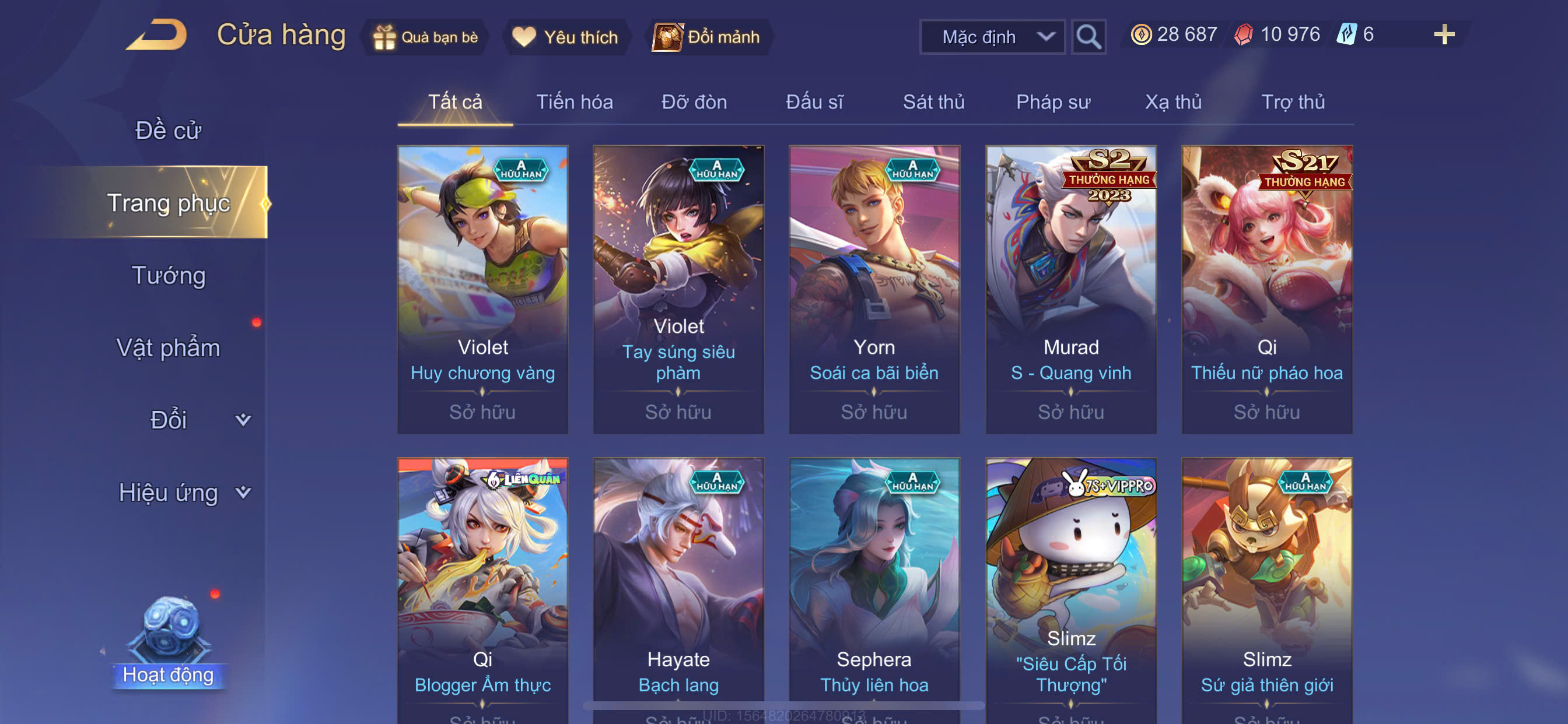Go back using the gold arrow button
Image resolution: width=1568 pixels, height=724 pixels.
click(157, 34)
